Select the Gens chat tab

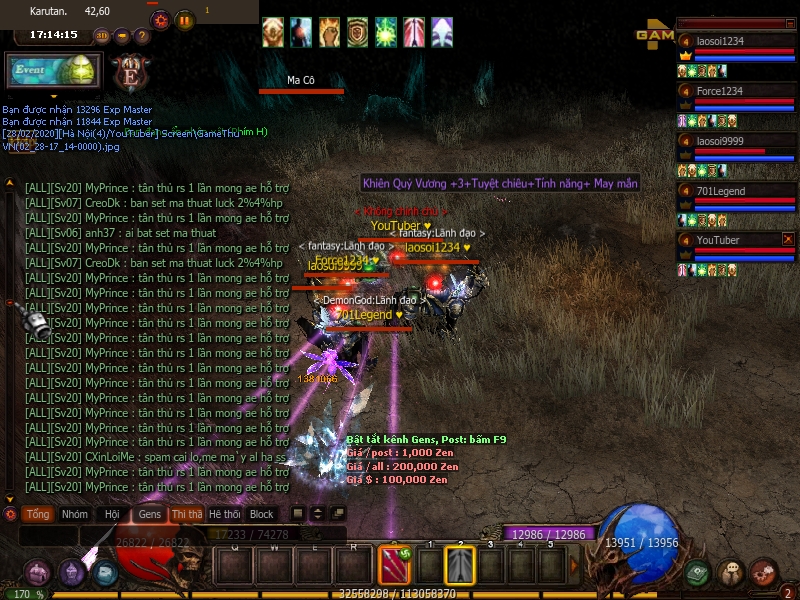point(149,514)
